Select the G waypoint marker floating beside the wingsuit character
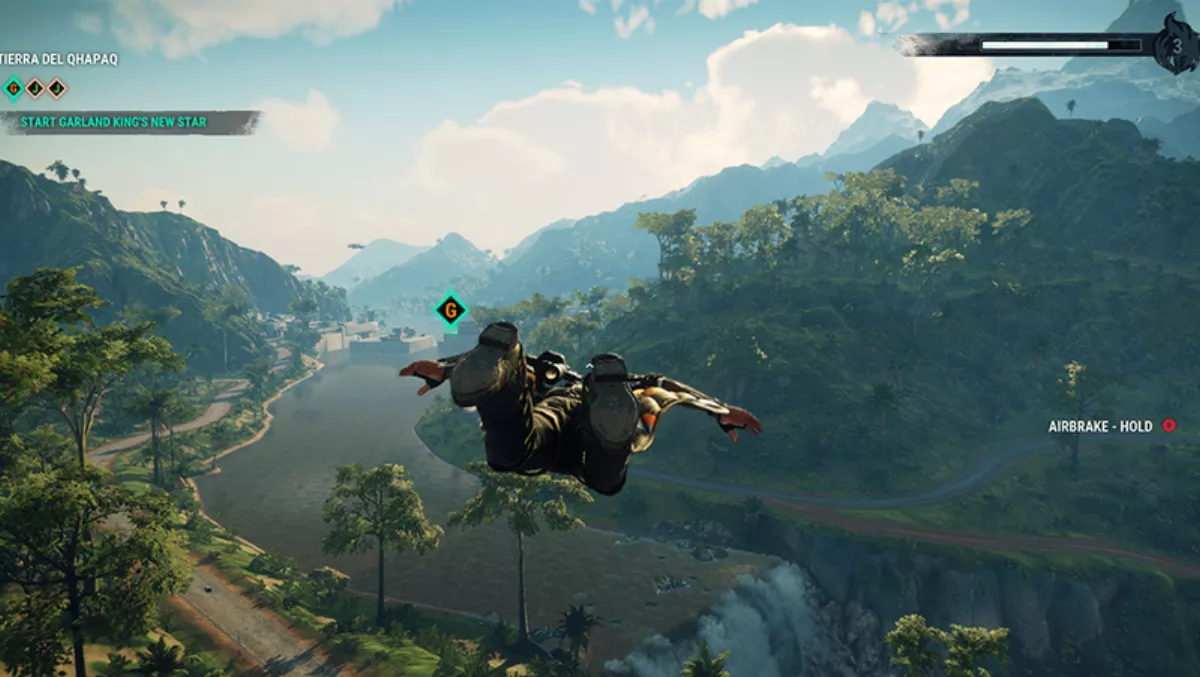The width and height of the screenshot is (1200, 677). tap(451, 311)
